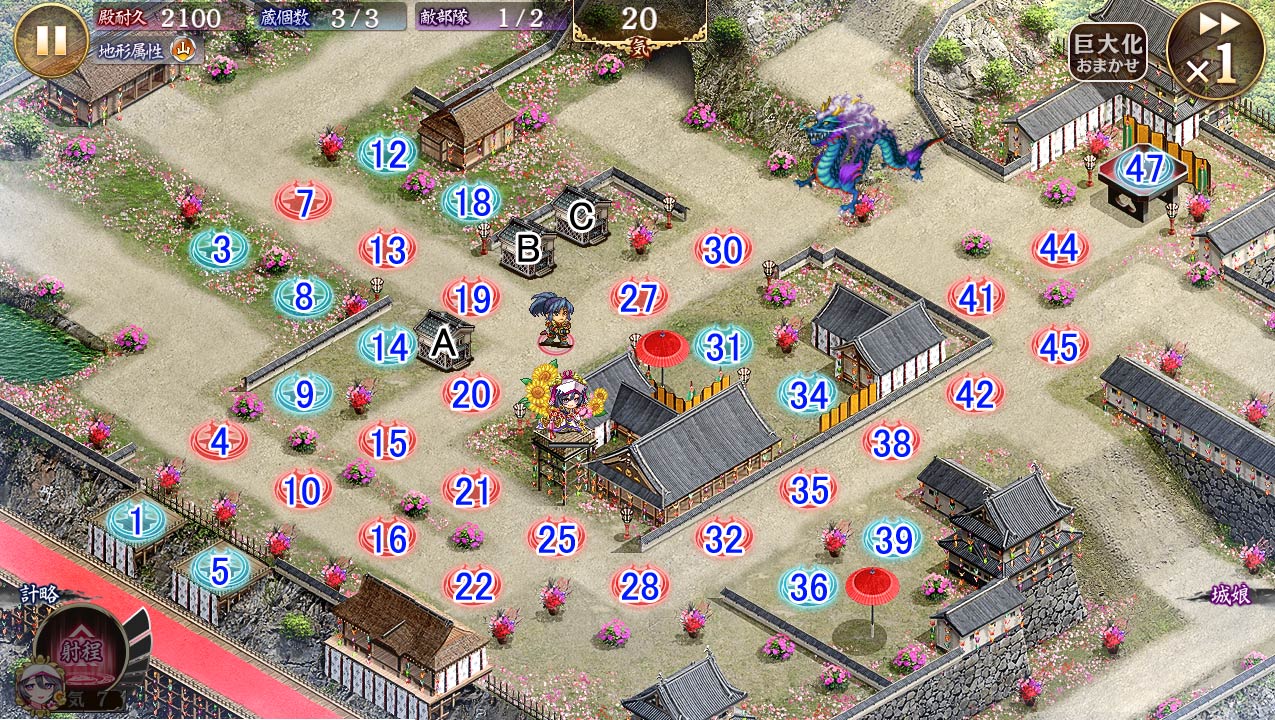
Task: Select placement tile number 47
Action: click(x=1144, y=168)
